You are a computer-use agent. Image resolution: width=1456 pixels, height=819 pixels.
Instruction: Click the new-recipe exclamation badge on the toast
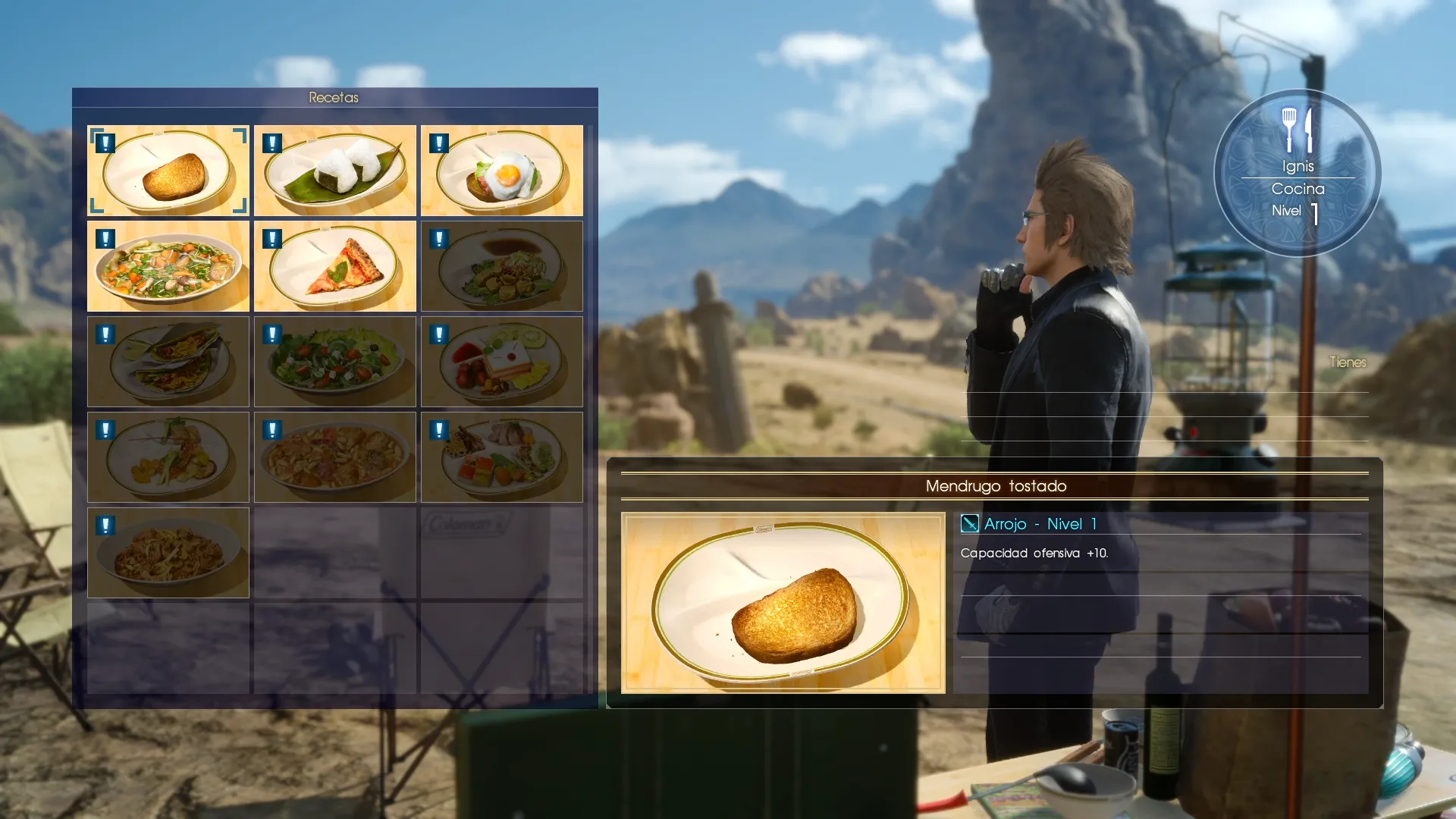point(104,142)
